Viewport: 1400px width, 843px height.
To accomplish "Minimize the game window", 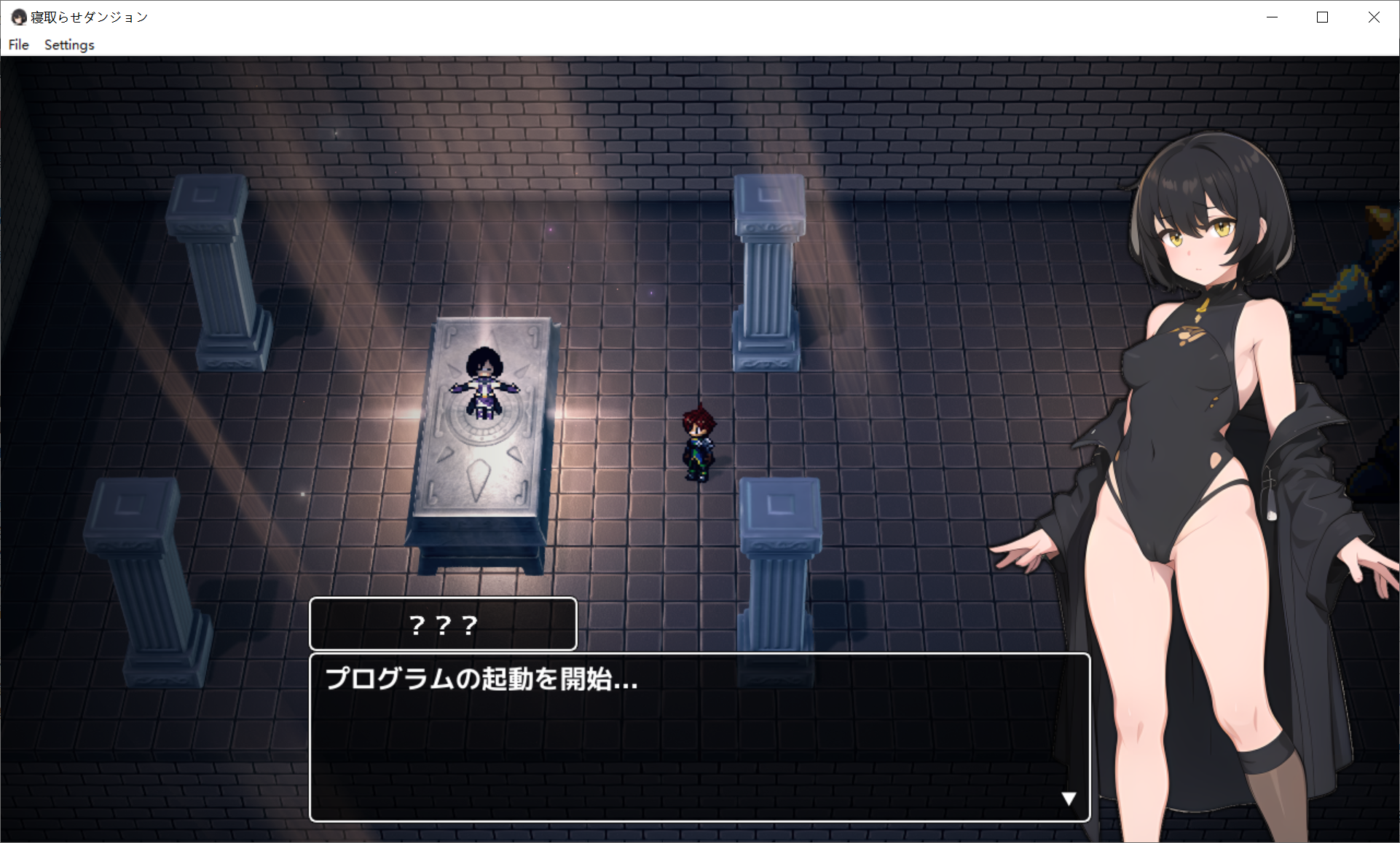I will (1272, 17).
